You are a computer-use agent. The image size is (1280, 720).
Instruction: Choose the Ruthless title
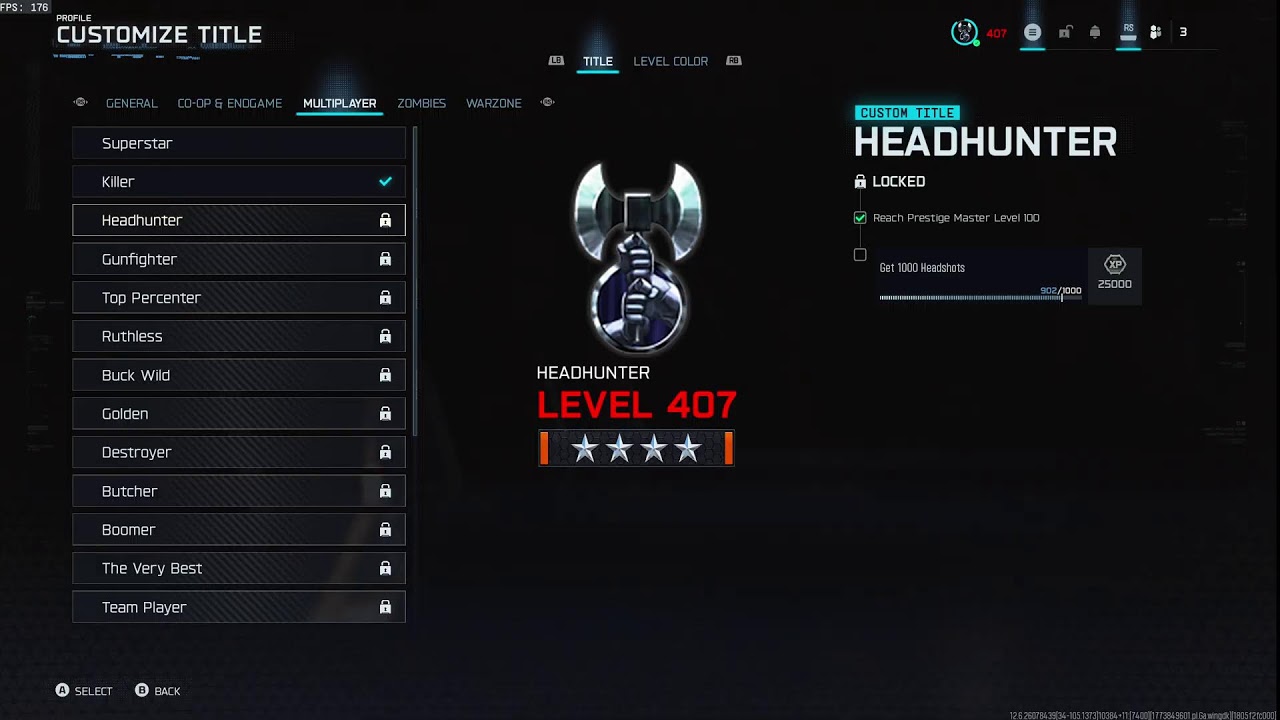(x=238, y=336)
